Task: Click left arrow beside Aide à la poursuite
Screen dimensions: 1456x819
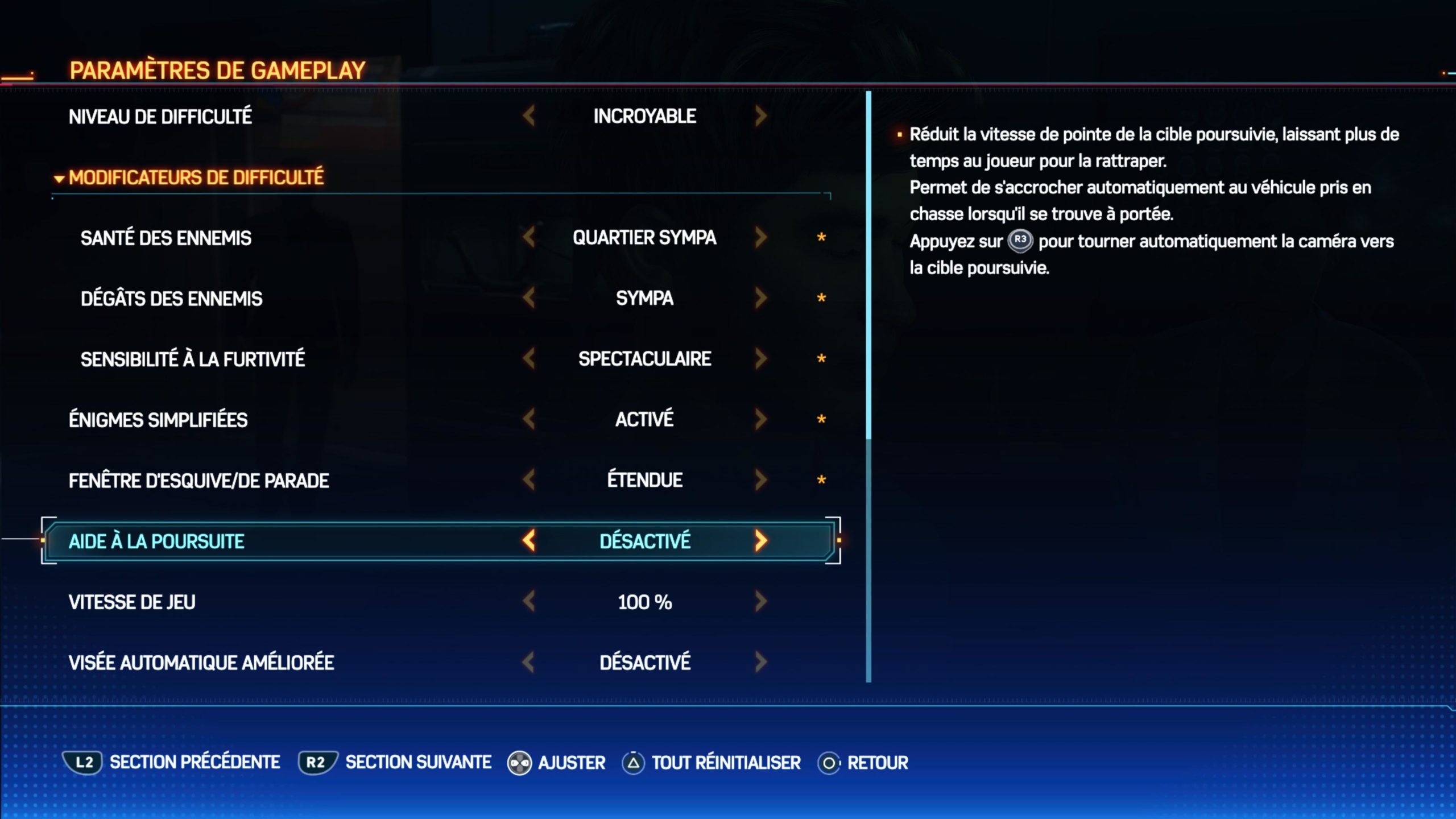Action: 529,541
